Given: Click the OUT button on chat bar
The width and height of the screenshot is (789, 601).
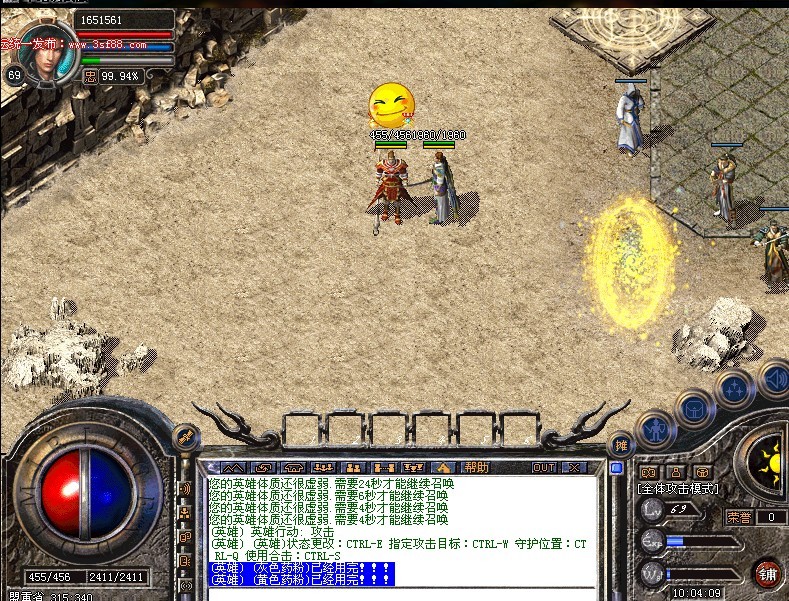Looking at the screenshot, I should 544,467.
